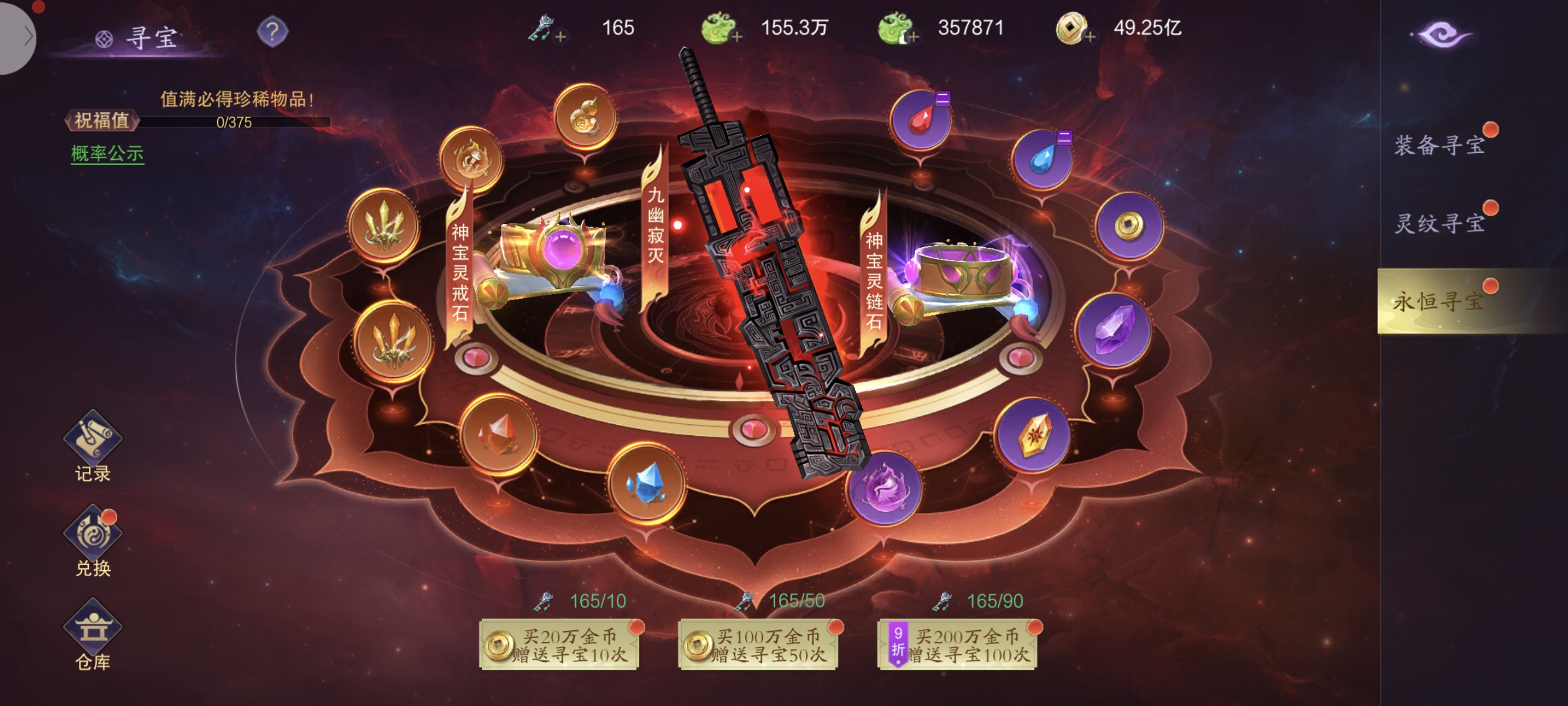
Task: Switch to the 灵纹寻宝 tab
Action: coord(1440,224)
